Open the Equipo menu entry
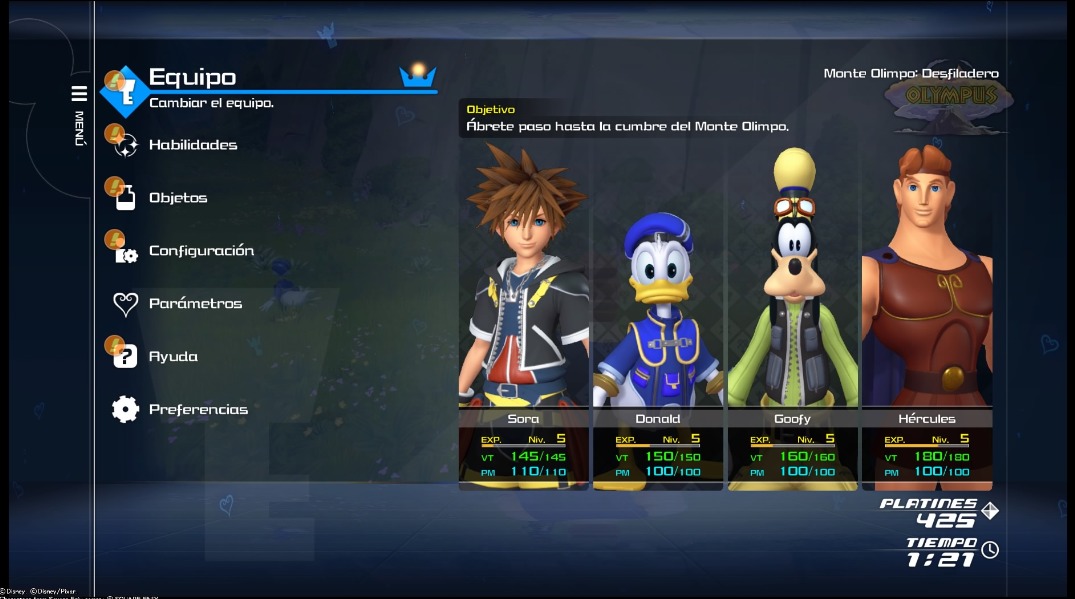This screenshot has width=1075, height=599. point(192,77)
